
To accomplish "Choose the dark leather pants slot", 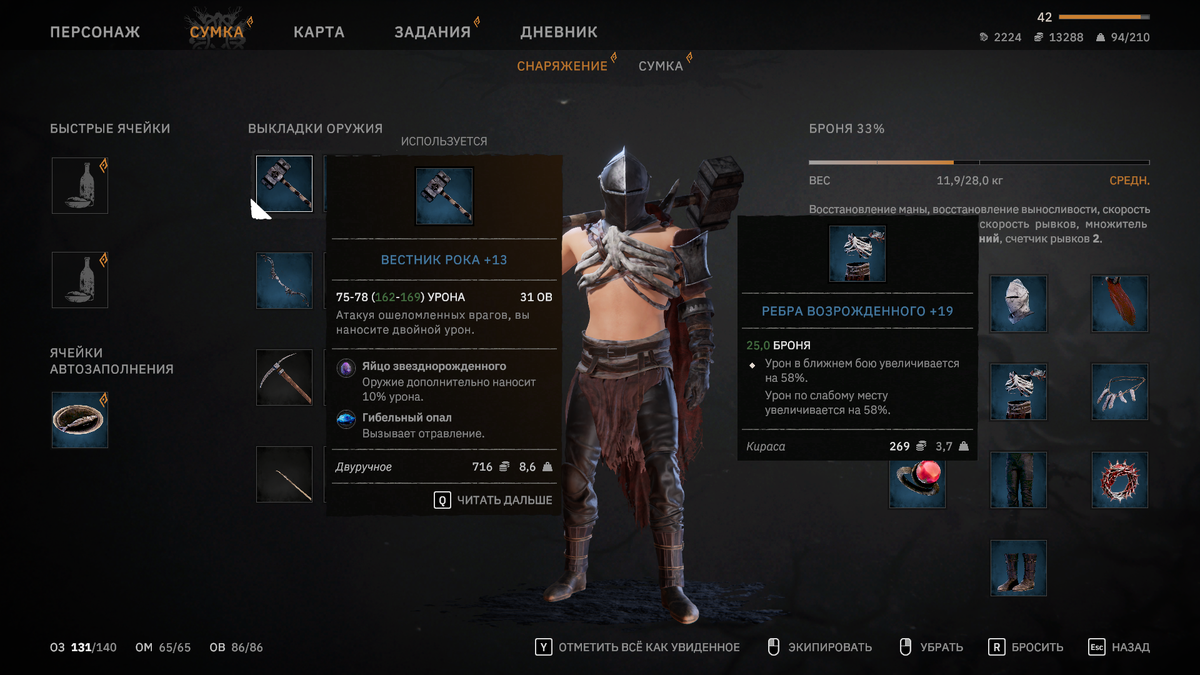I will click(x=1019, y=480).
